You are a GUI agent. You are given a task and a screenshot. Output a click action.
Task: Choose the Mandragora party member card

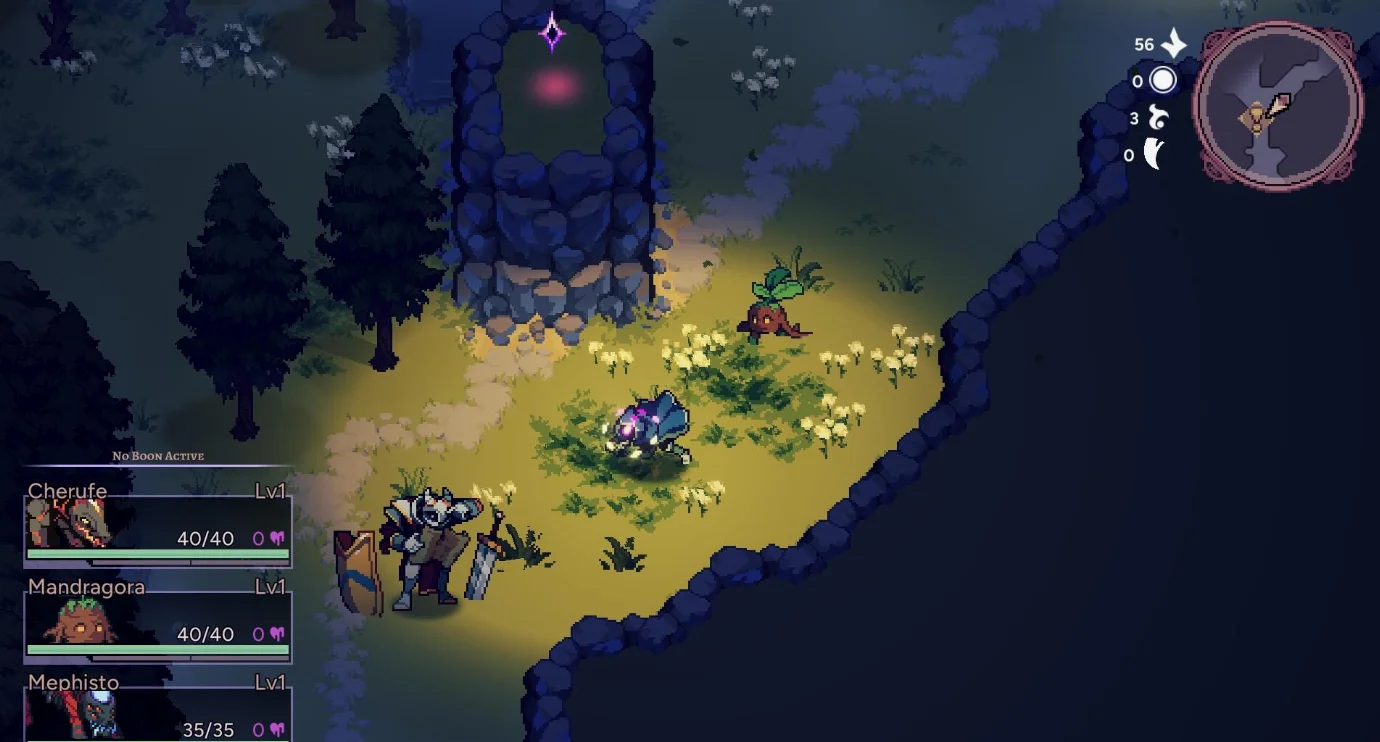[157, 620]
